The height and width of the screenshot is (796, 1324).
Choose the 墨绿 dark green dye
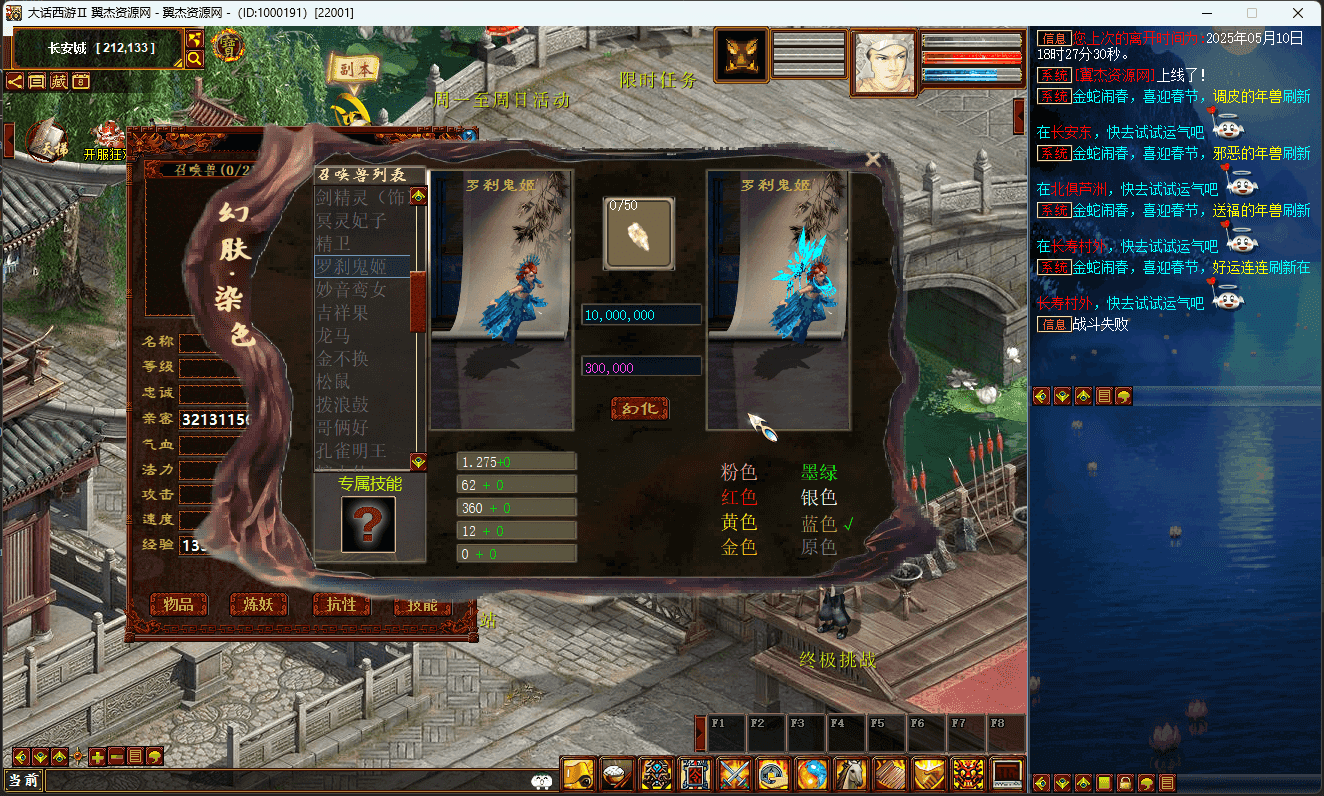819,472
